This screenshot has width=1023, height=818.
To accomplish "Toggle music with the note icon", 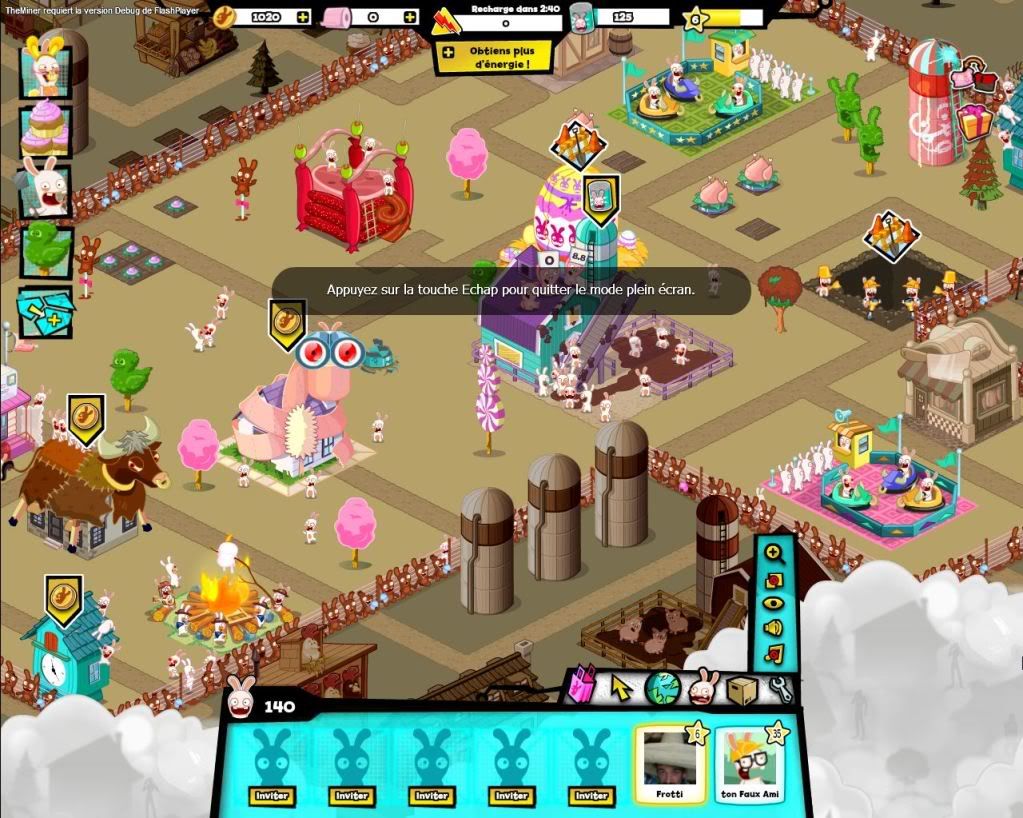I will click(773, 654).
